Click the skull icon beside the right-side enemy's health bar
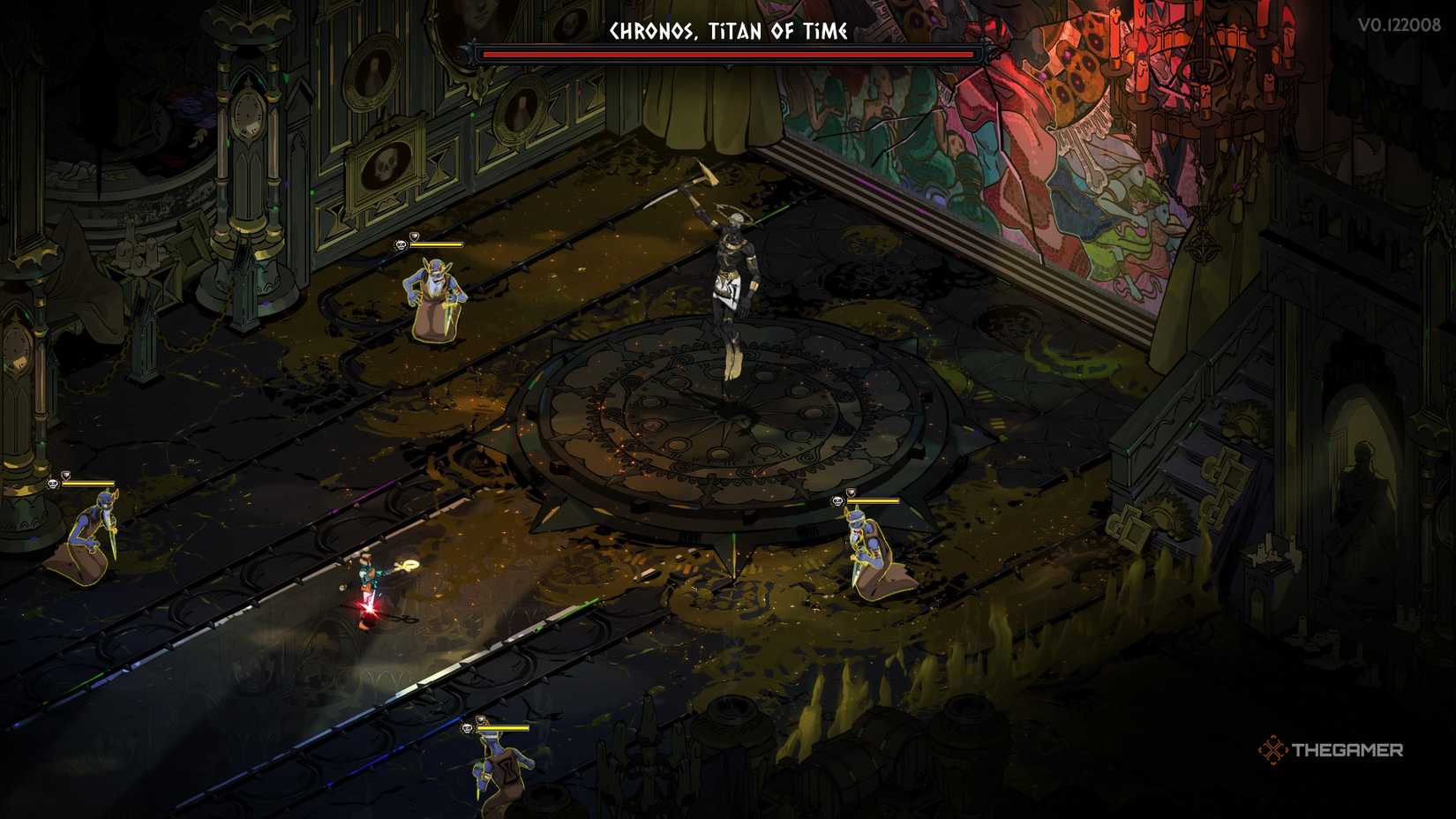 tap(838, 500)
